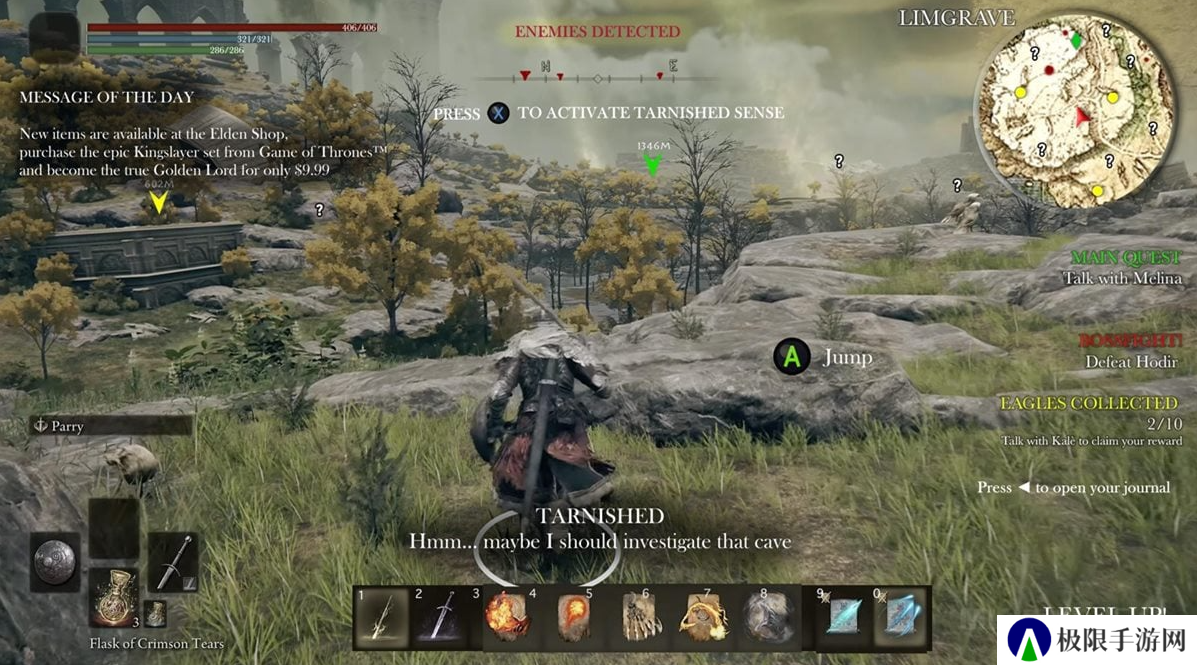Select the Parry skill label
Image resolution: width=1197 pixels, height=665 pixels.
coord(110,426)
